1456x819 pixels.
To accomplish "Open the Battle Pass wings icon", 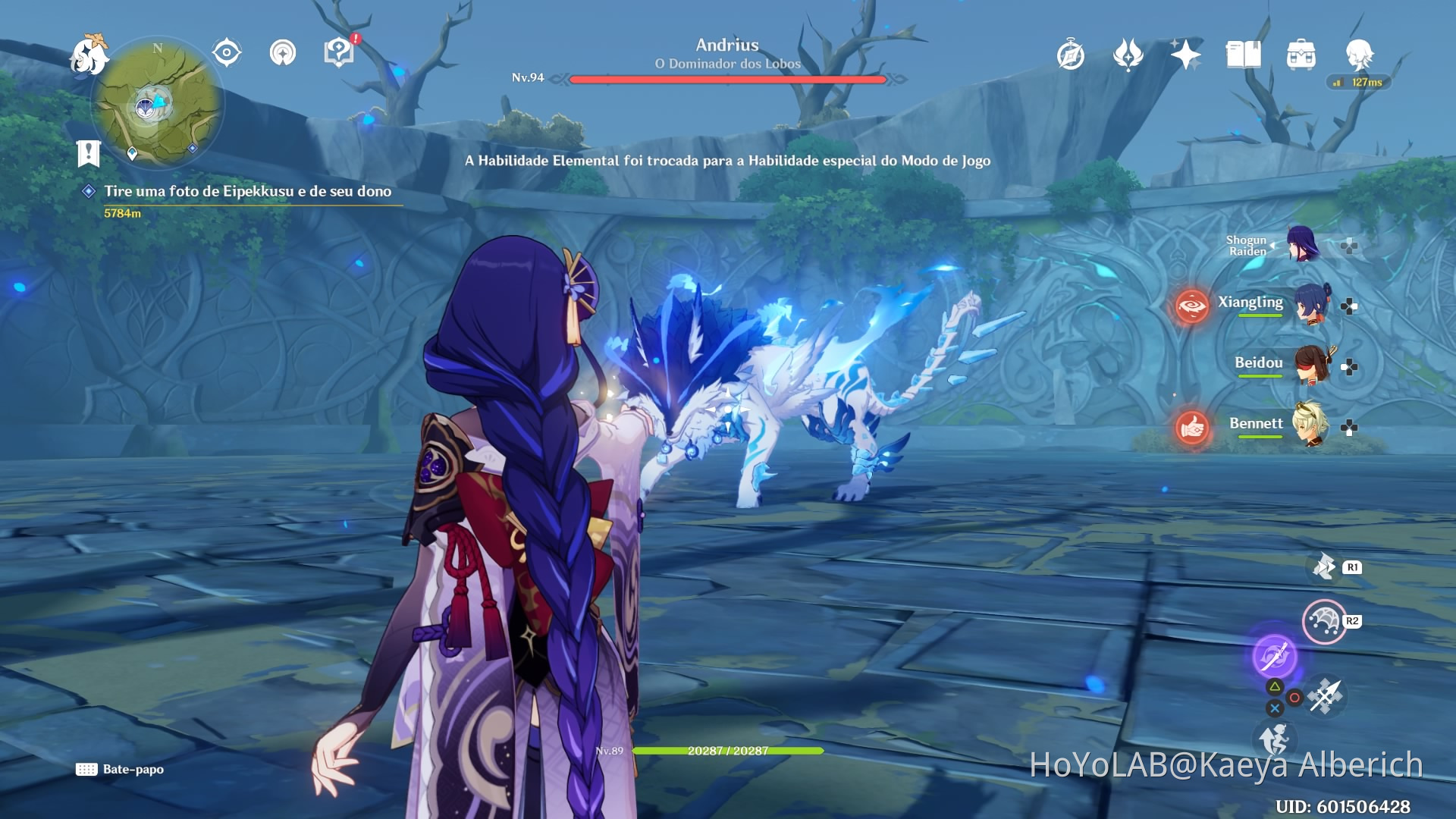I will tap(1128, 55).
